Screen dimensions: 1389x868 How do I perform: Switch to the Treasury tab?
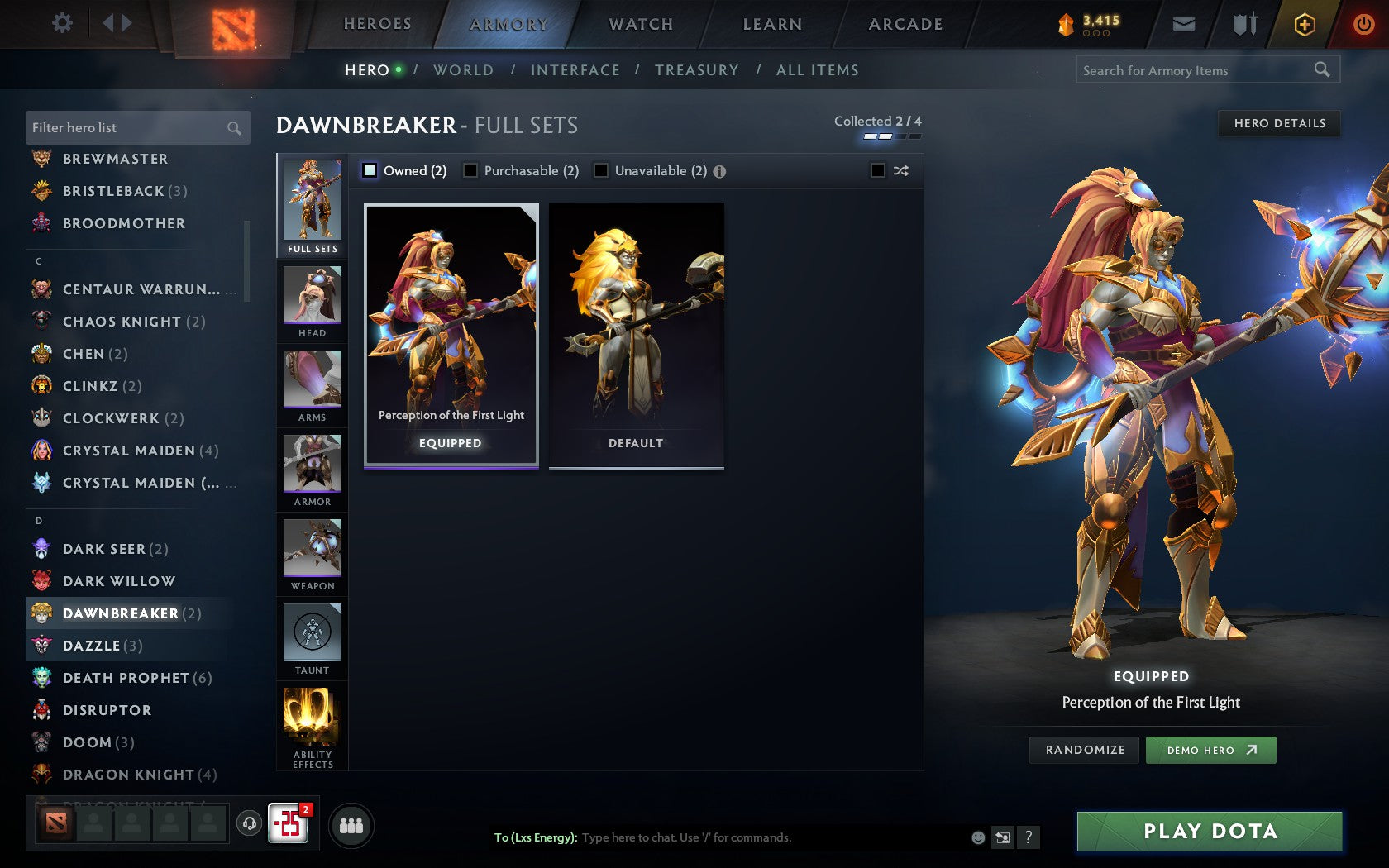[x=697, y=70]
